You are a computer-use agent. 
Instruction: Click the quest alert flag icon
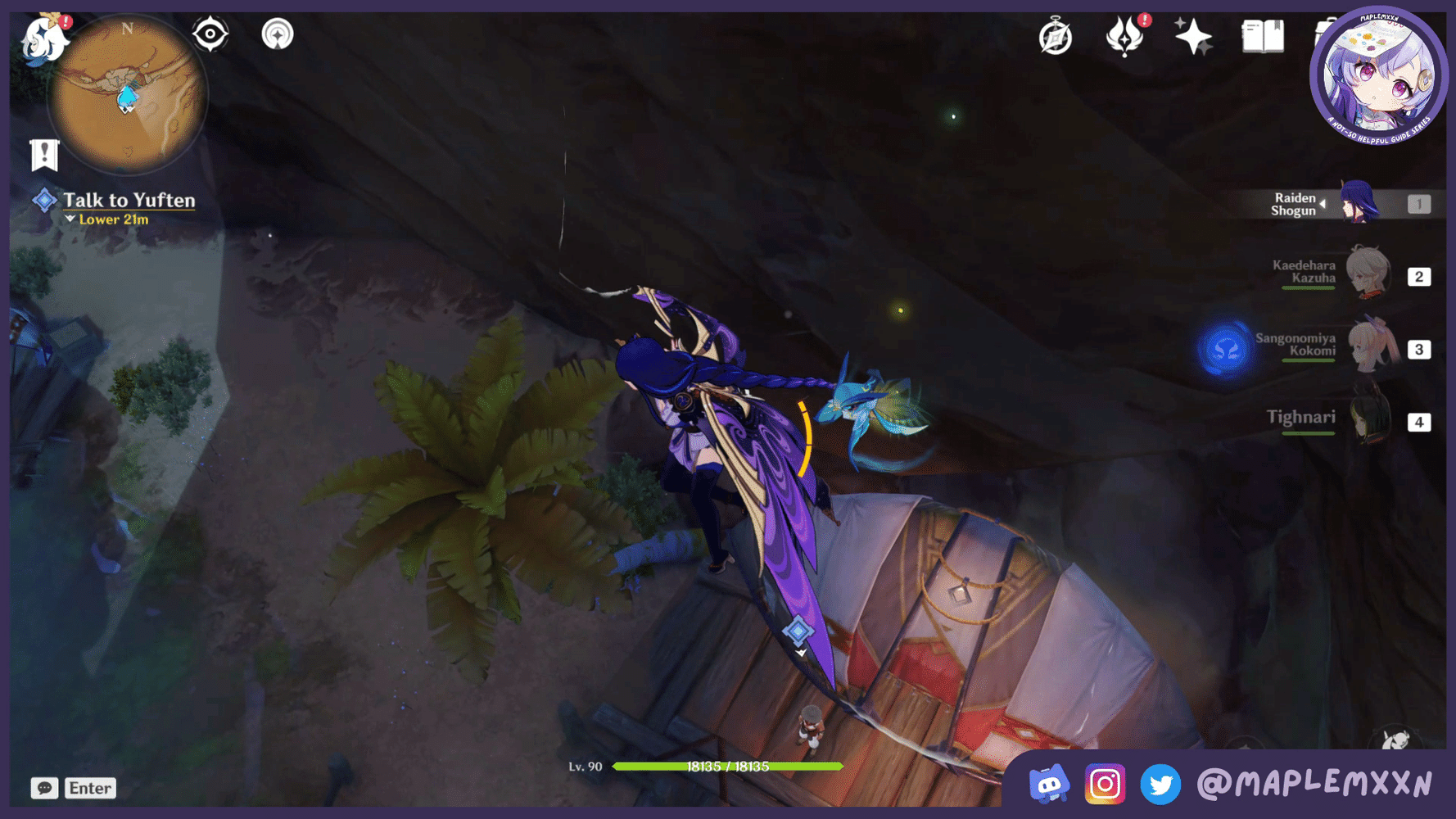pos(44,153)
